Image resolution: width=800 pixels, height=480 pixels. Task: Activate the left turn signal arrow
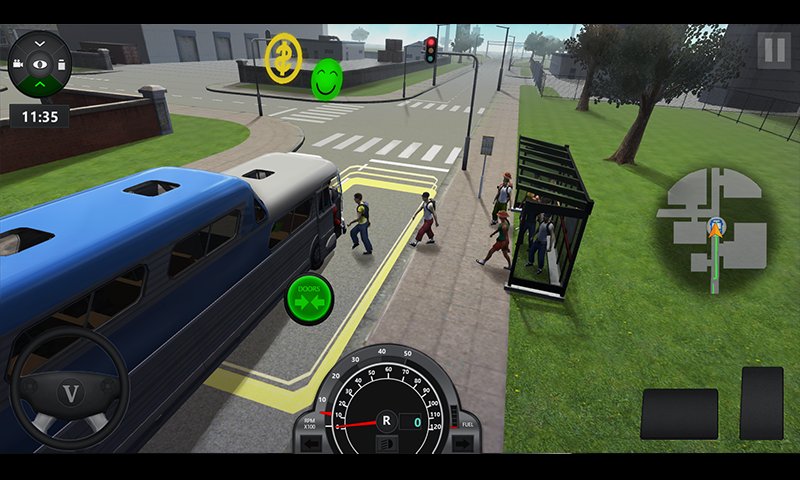(312, 442)
